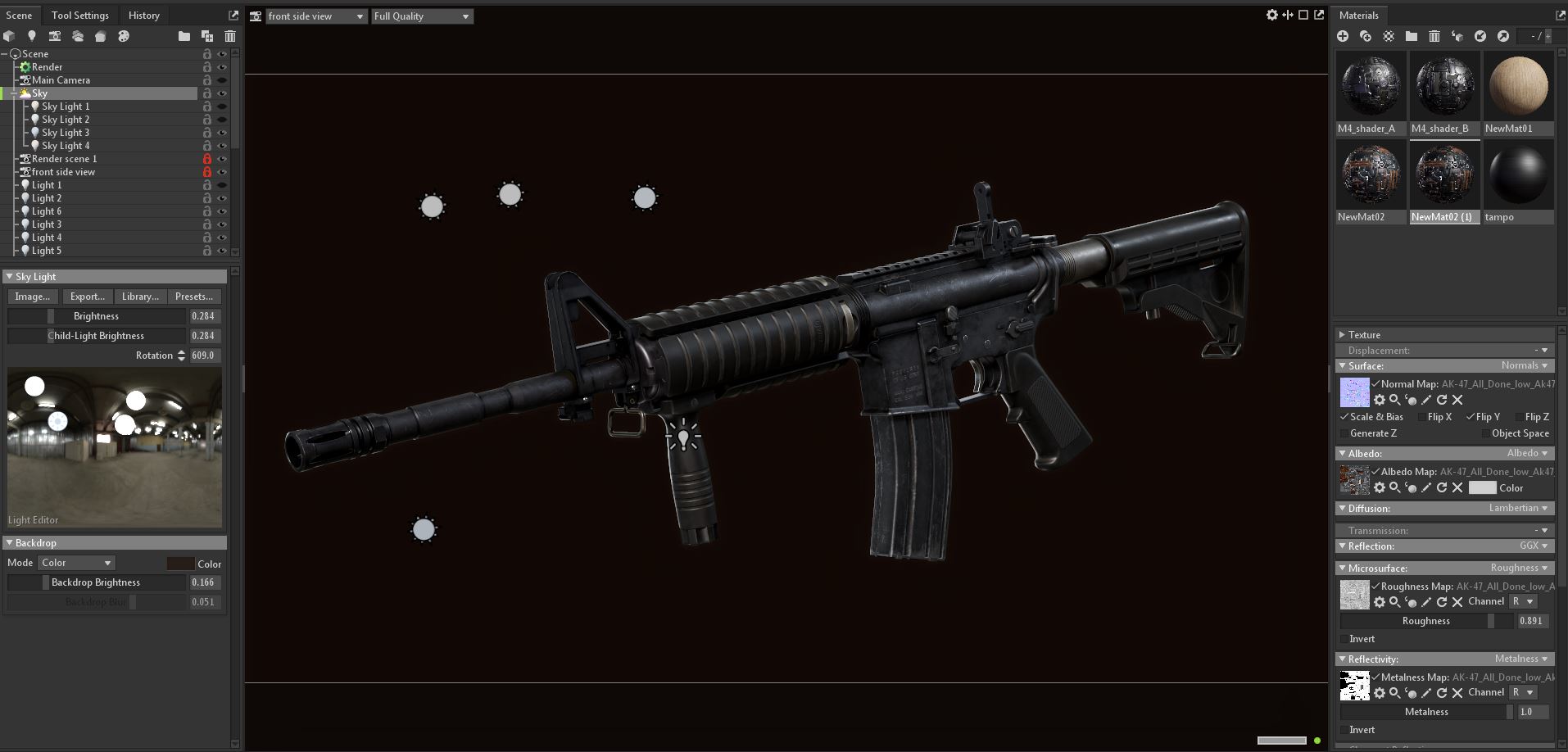1568x752 pixels.
Task: Toggle Invert under Roughness
Action: [x=1344, y=639]
